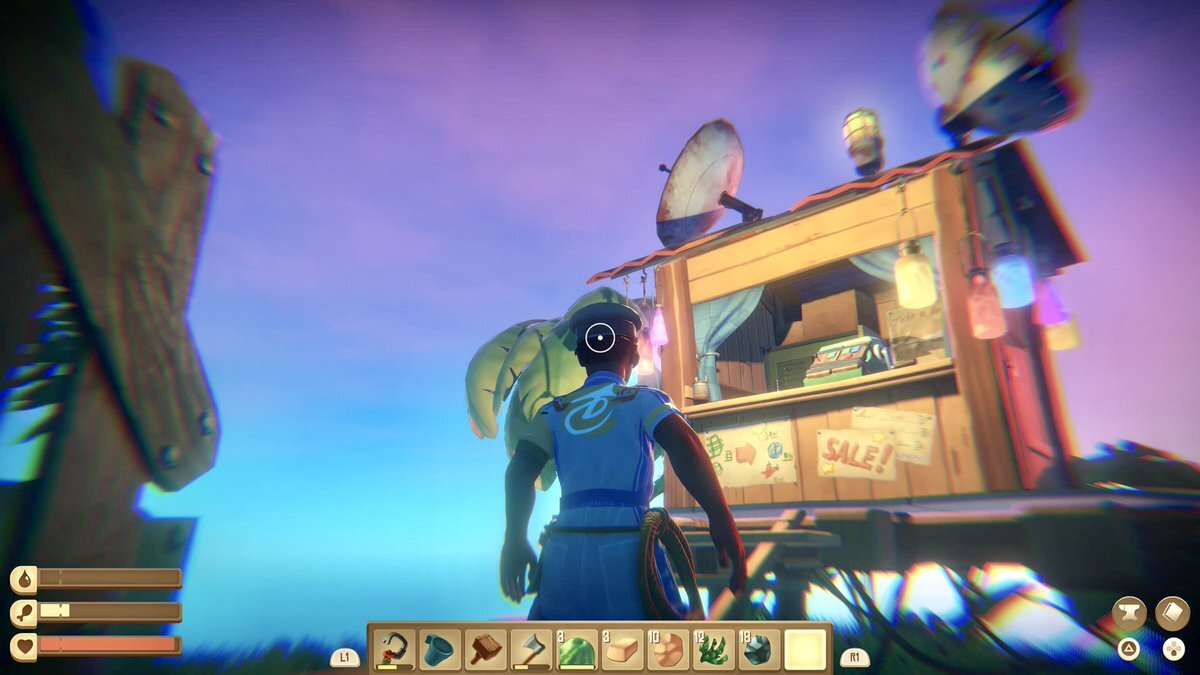This screenshot has width=1200, height=675.
Task: Choose the tan stone stack of ten
Action: (668, 650)
